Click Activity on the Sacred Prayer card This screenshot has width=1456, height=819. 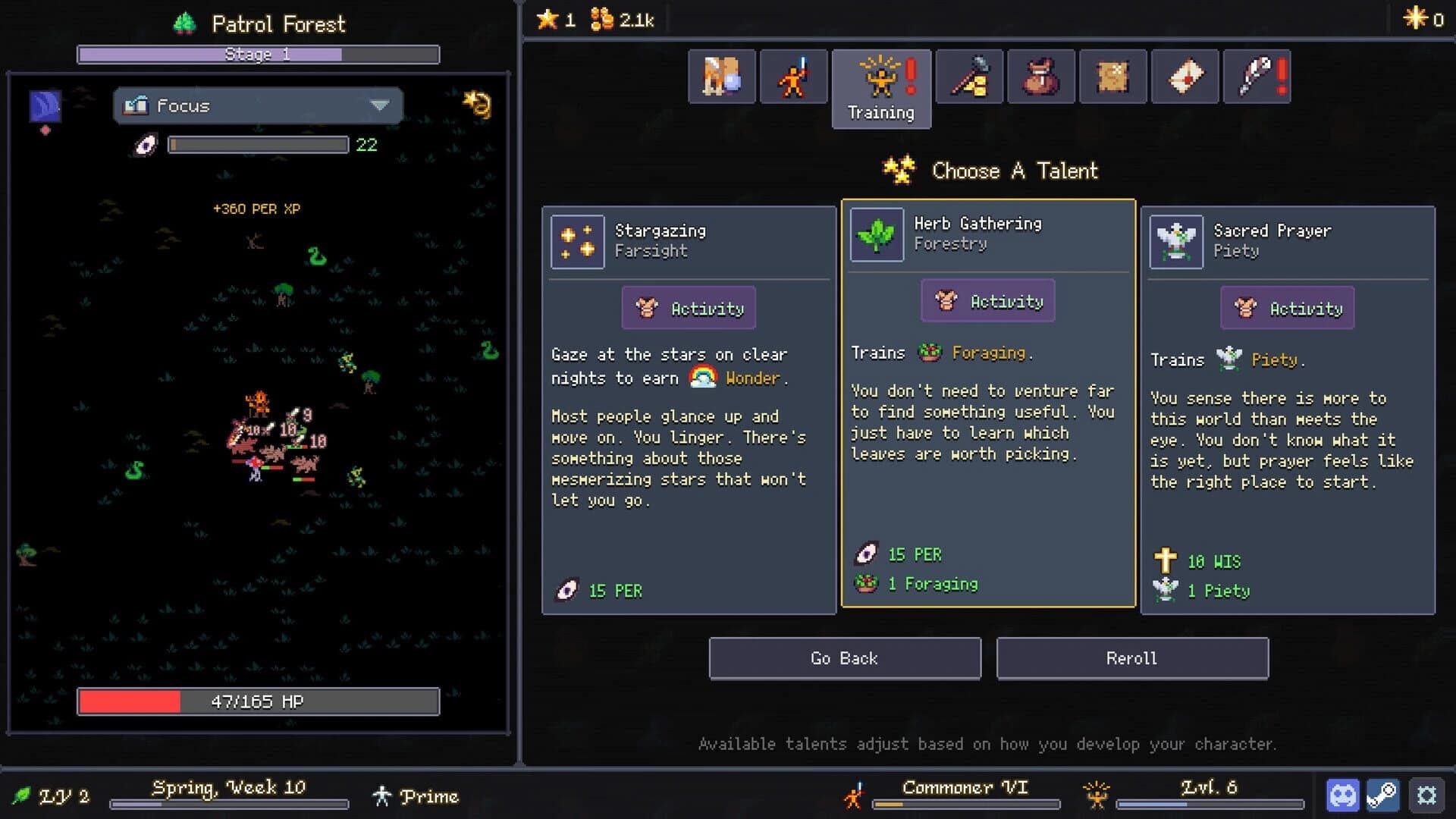pyautogui.click(x=1287, y=308)
